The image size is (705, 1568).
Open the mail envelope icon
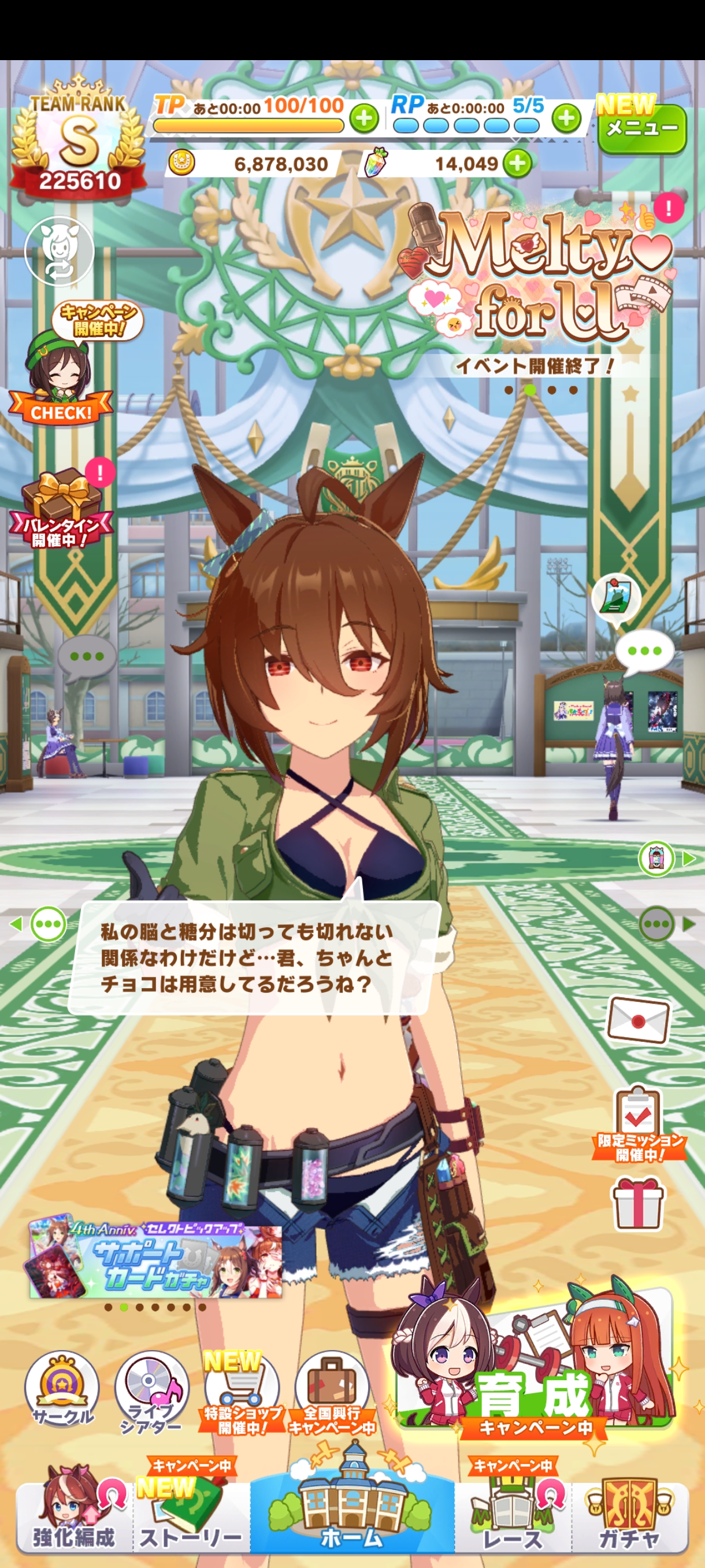tap(638, 1019)
